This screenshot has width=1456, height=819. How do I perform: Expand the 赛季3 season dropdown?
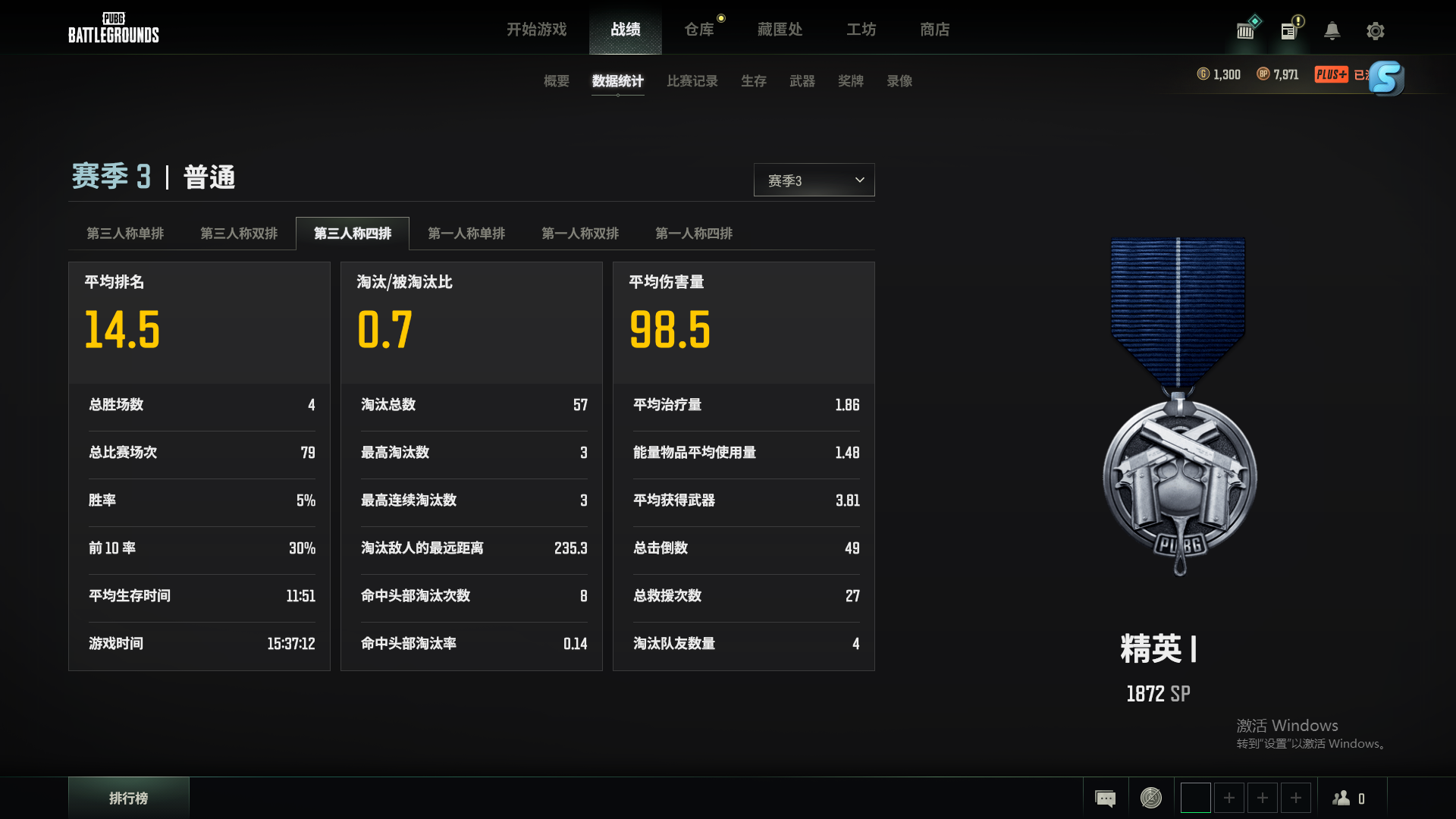coord(814,180)
